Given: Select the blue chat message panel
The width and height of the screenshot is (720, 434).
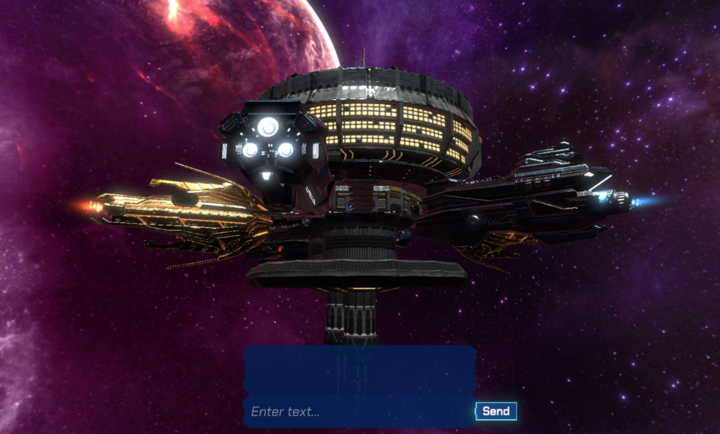Looking at the screenshot, I should [x=359, y=369].
